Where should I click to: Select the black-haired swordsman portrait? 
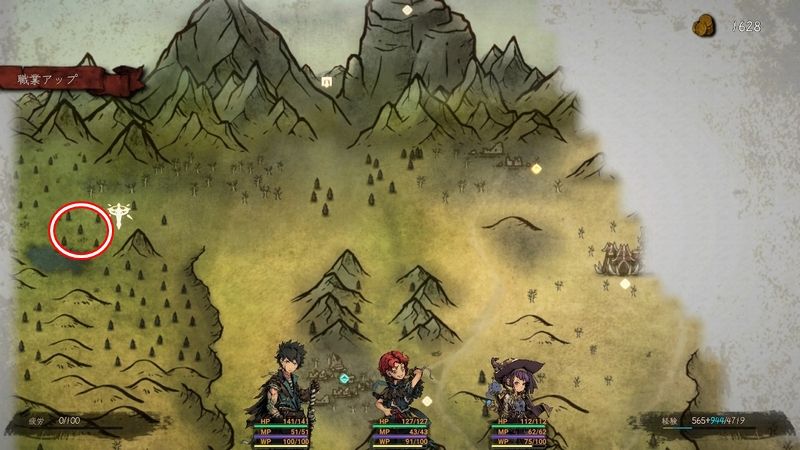coord(287,380)
